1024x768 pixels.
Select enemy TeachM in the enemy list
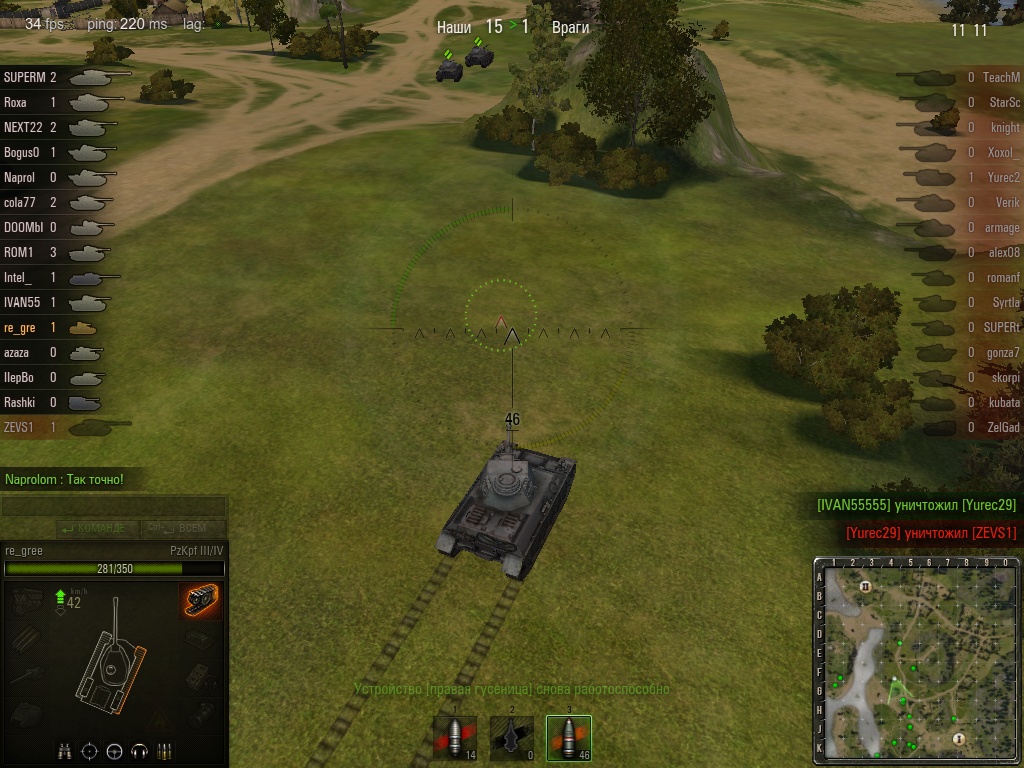click(960, 77)
